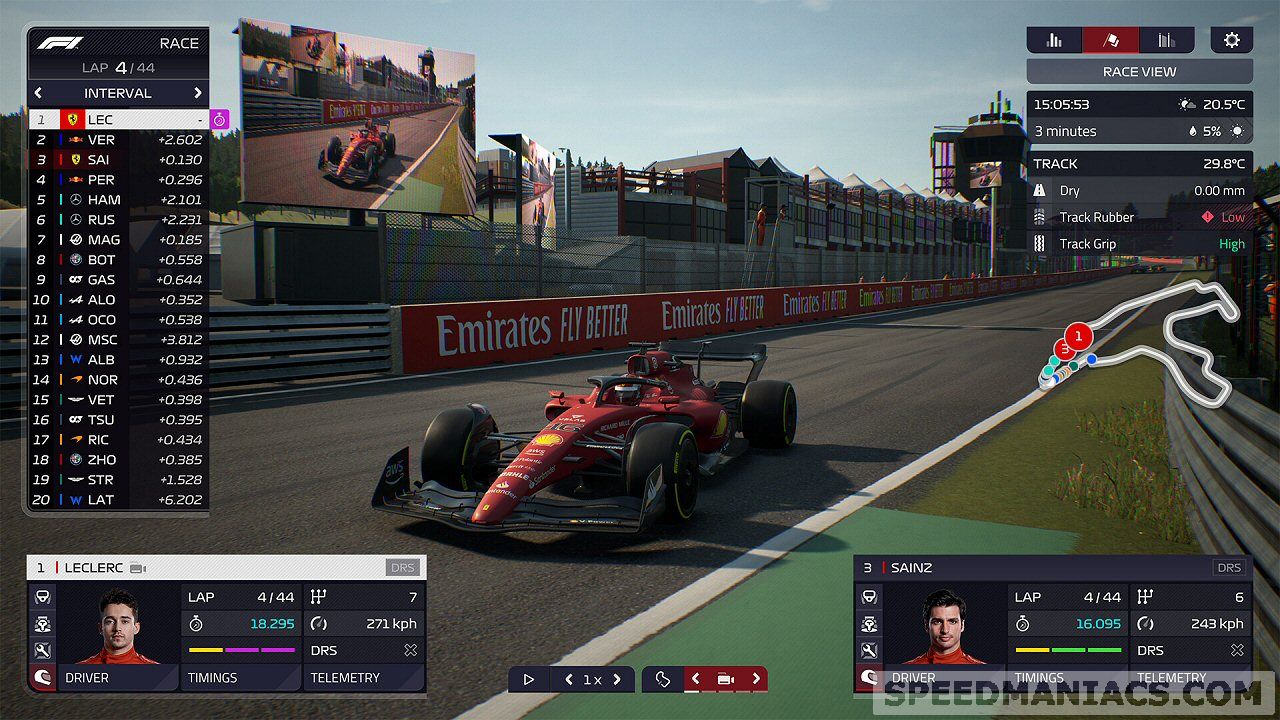This screenshot has height=720, width=1280.
Task: Select the wrench icon in Leclerc's panel
Action: [x=43, y=651]
